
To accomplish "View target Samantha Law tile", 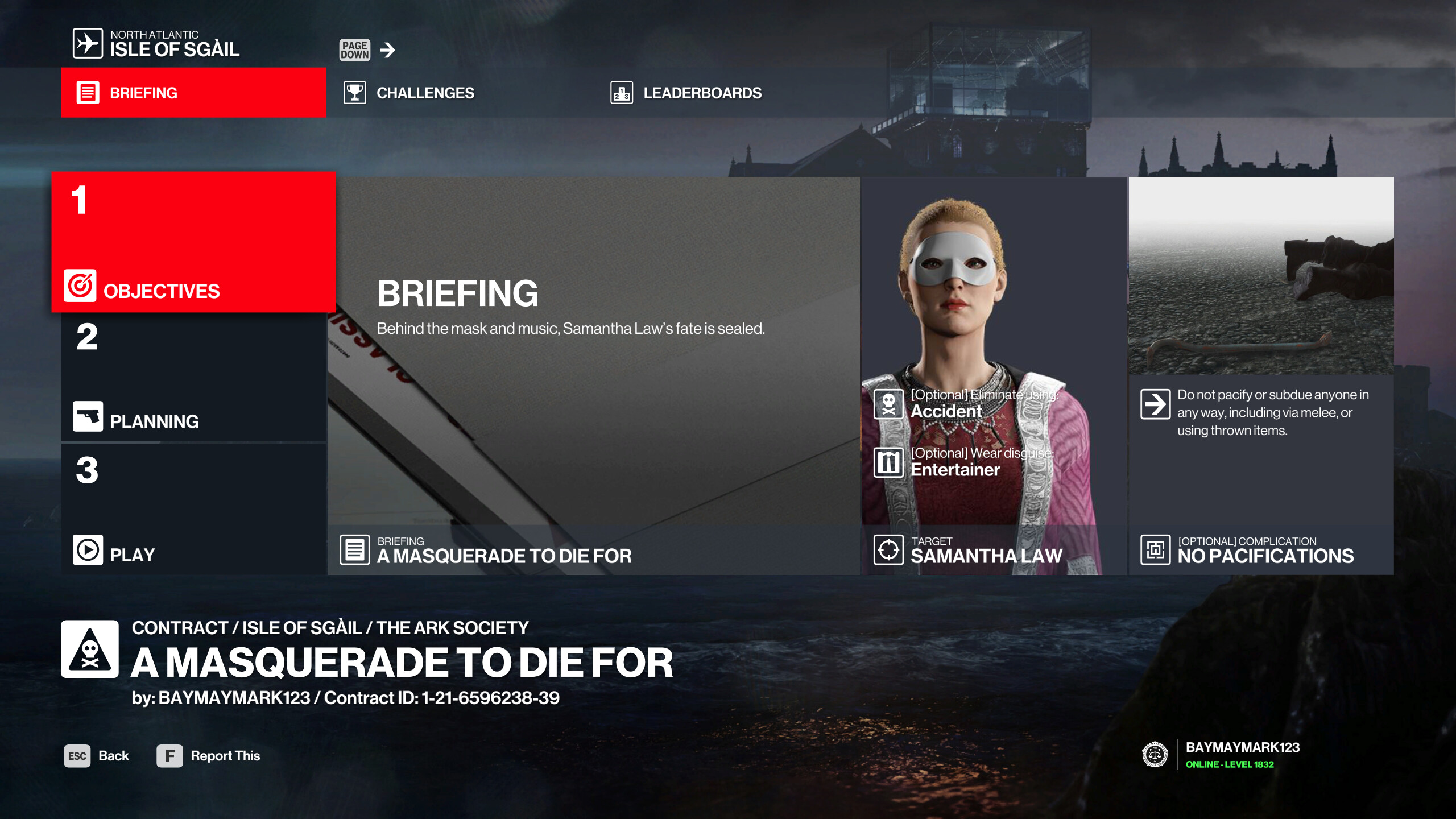I will [x=993, y=375].
